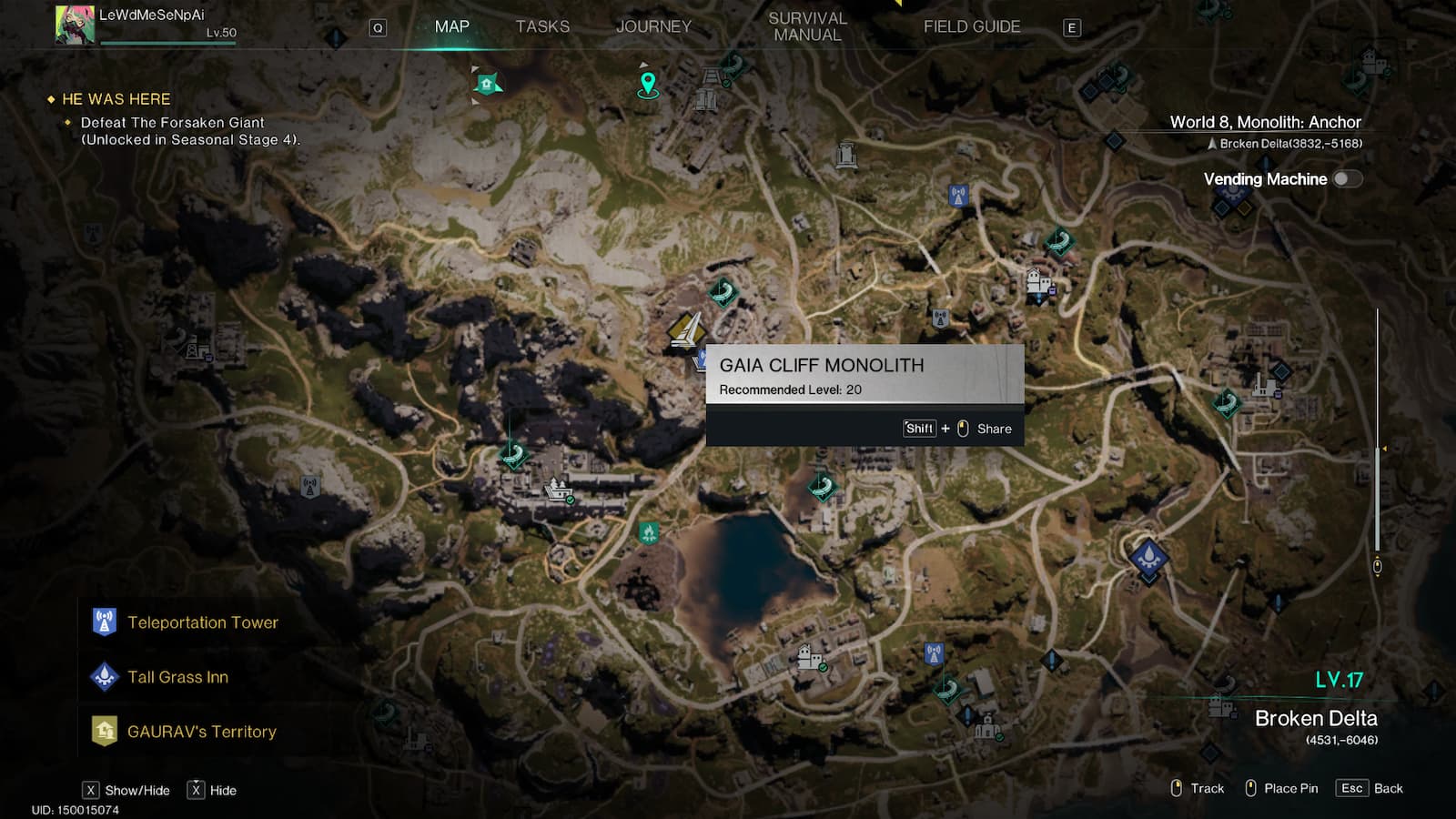
Task: Select Tall Grass Inn legend entry
Action: tap(177, 677)
